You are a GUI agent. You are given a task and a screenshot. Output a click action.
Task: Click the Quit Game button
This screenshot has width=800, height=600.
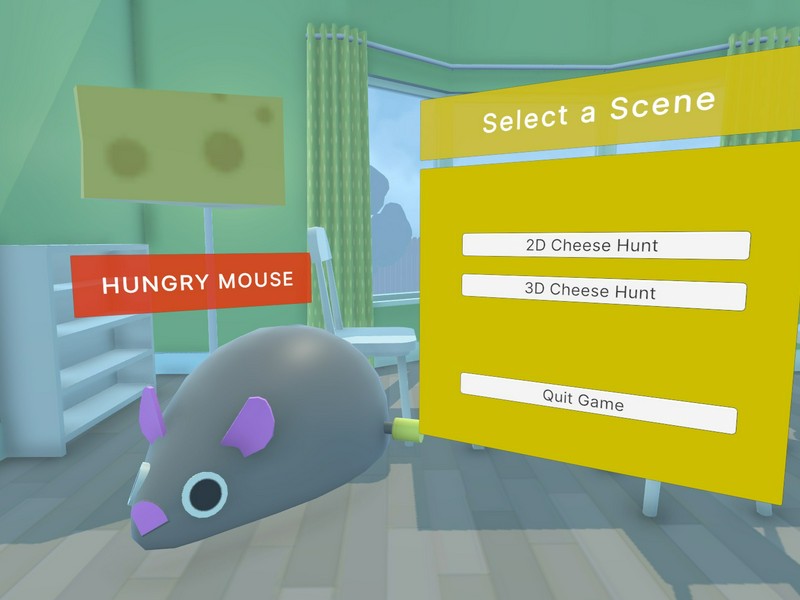tap(598, 400)
